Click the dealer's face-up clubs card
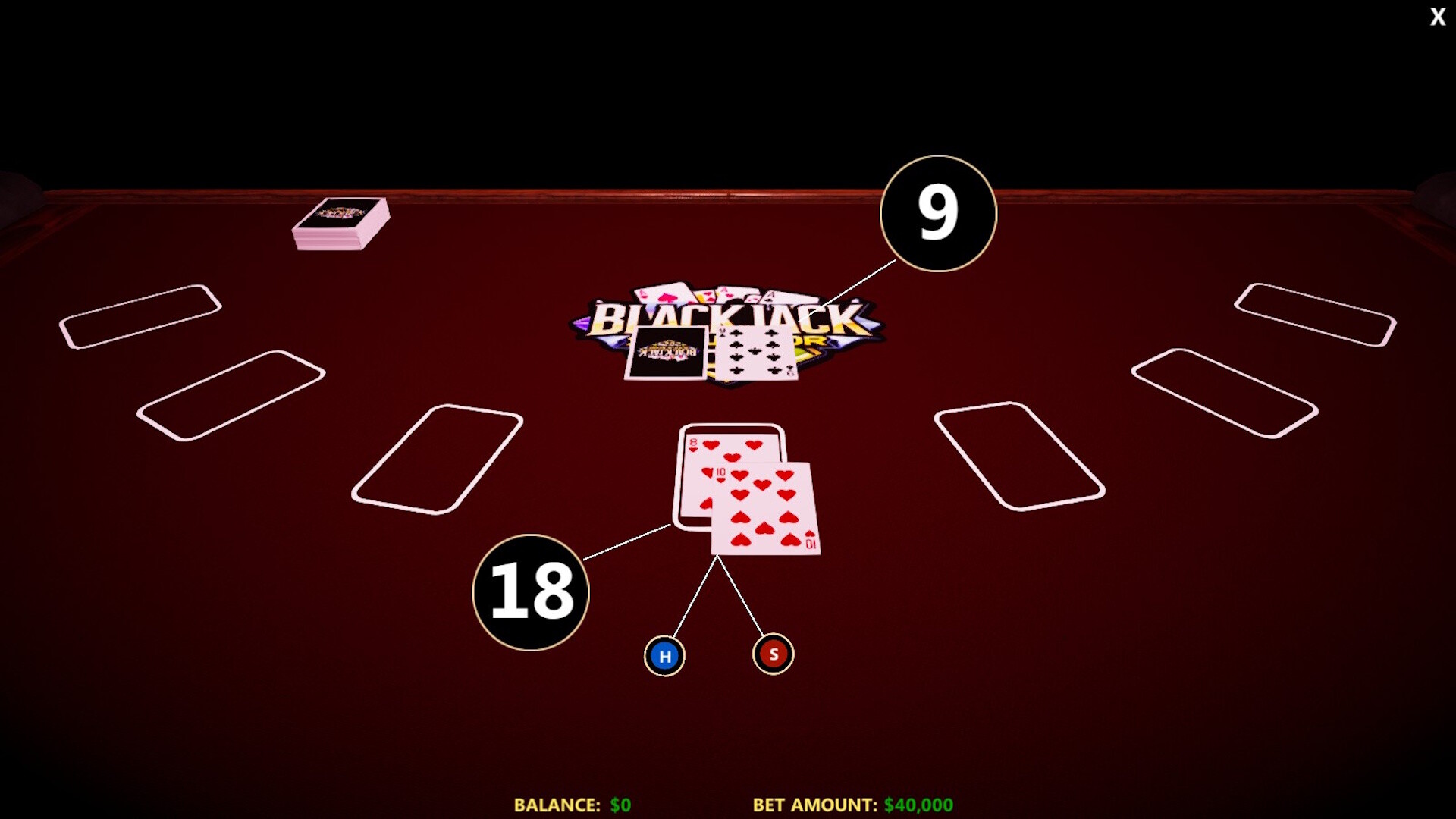This screenshot has height=819, width=1456. (758, 349)
